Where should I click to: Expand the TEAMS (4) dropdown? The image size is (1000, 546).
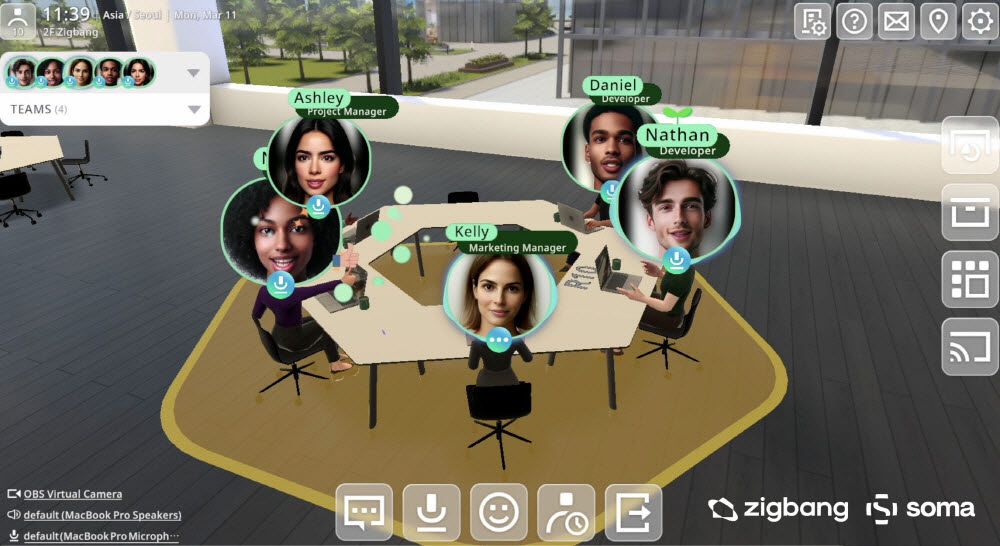(194, 109)
